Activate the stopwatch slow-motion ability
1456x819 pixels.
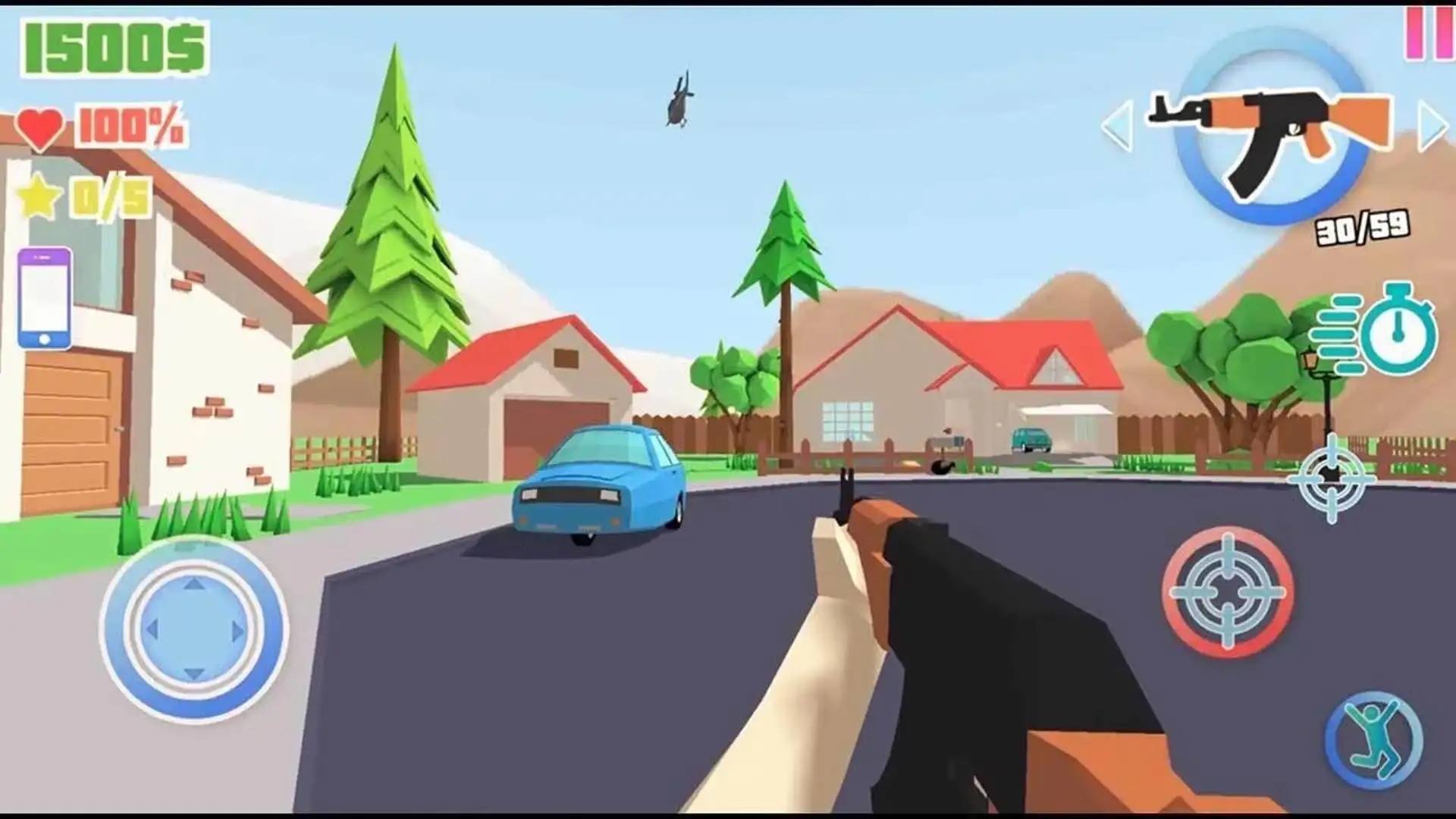[1396, 332]
